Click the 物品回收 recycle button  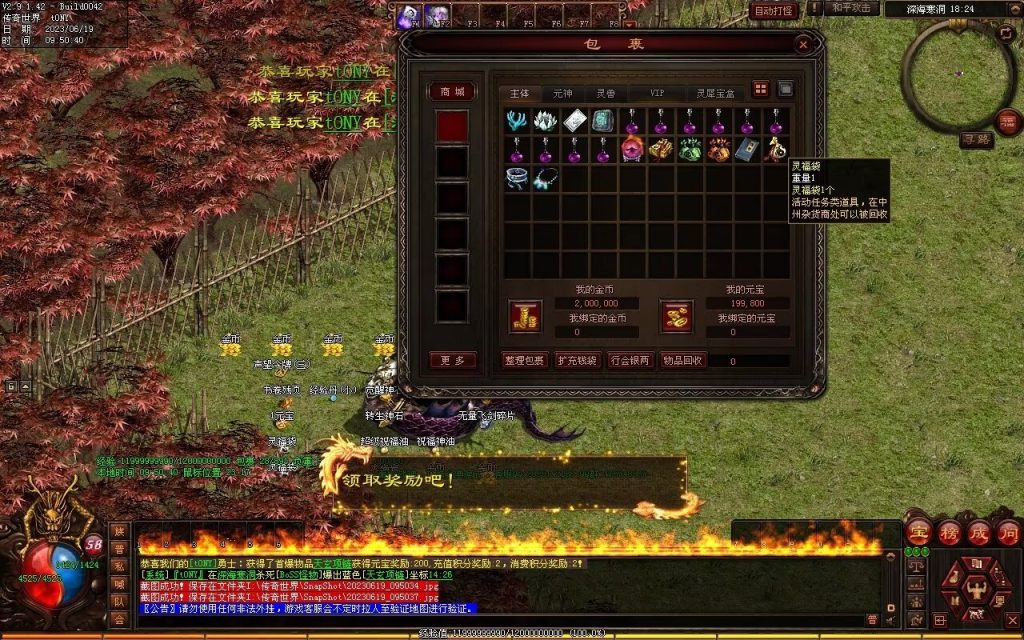683,360
